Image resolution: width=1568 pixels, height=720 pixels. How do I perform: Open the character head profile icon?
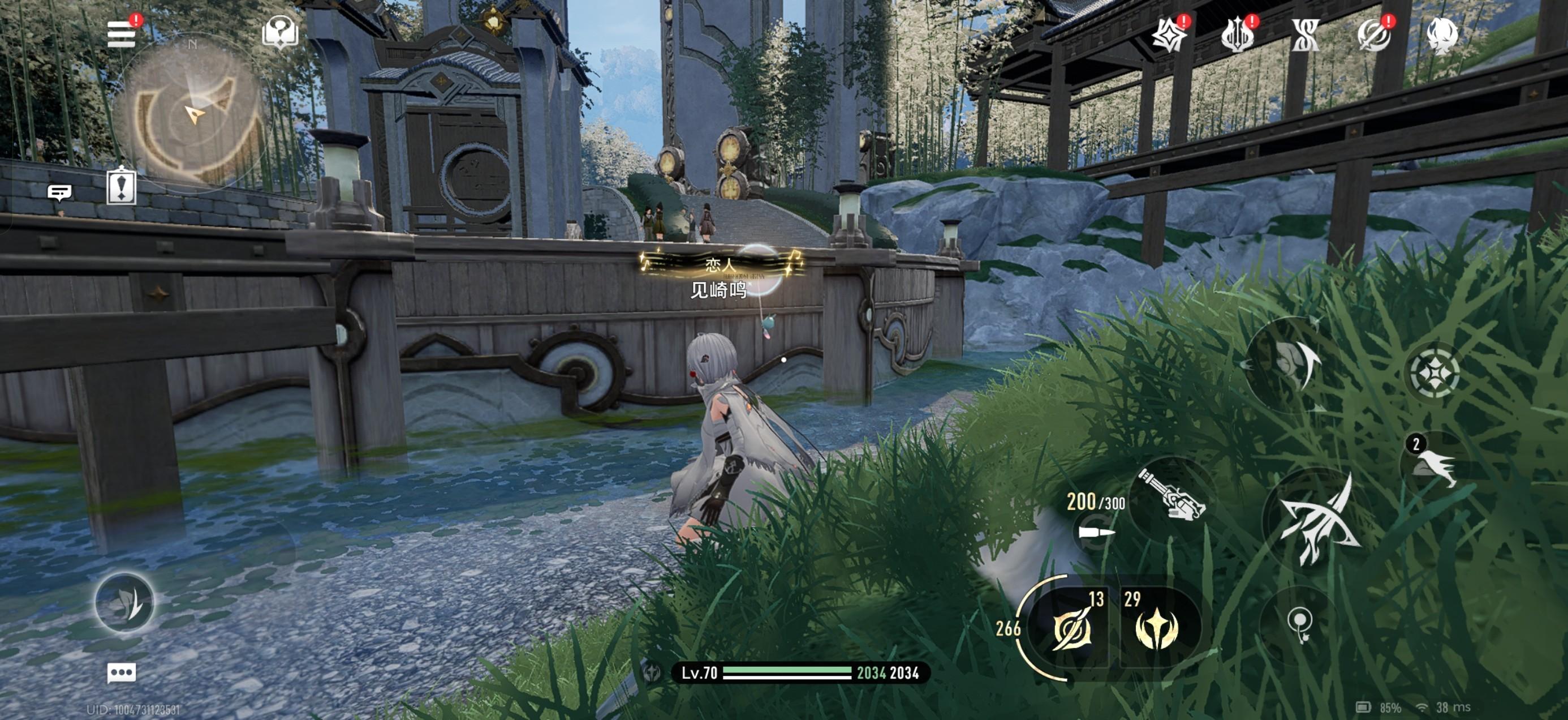pos(1442,35)
